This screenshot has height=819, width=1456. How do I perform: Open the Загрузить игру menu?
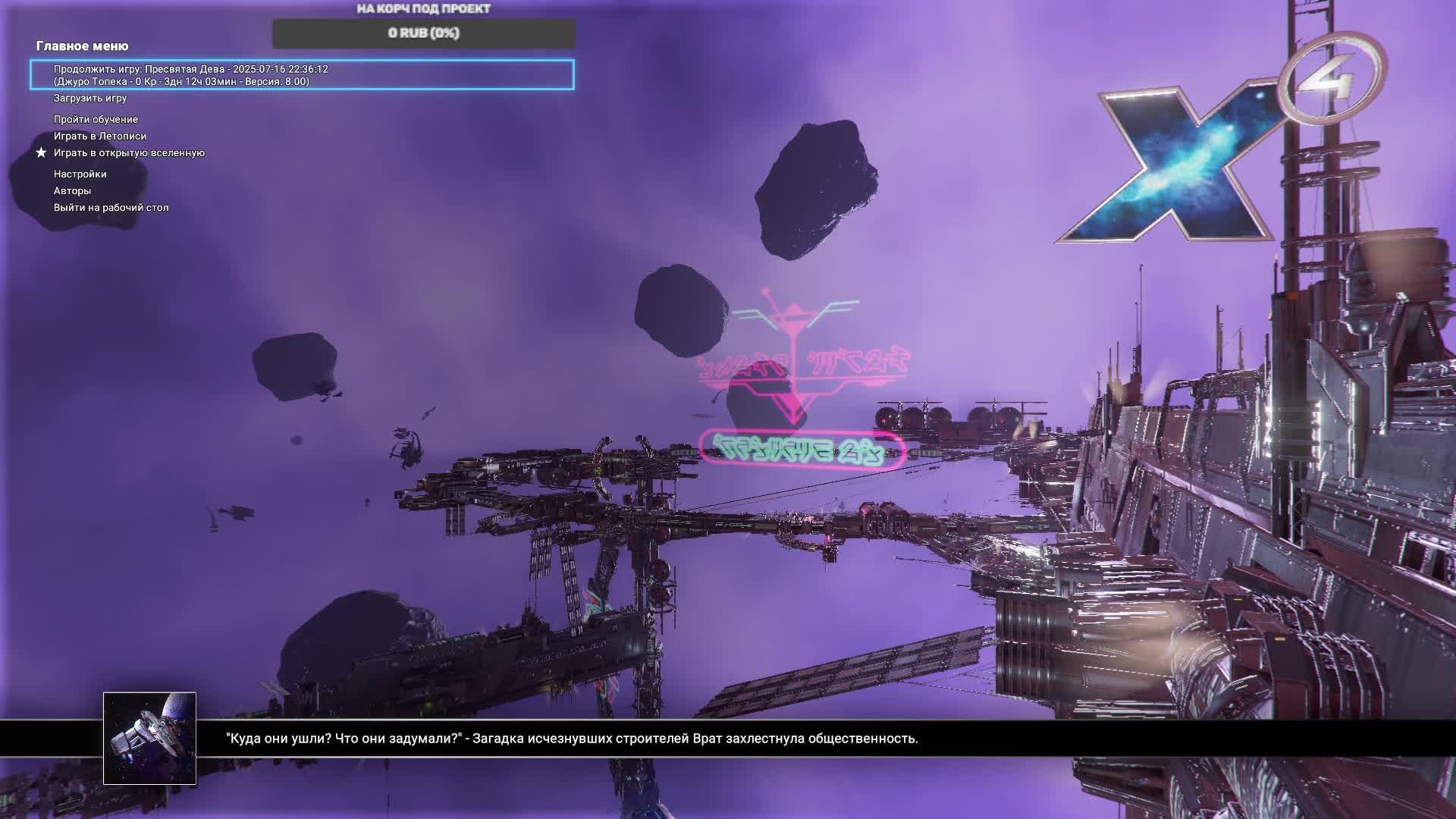(x=90, y=99)
